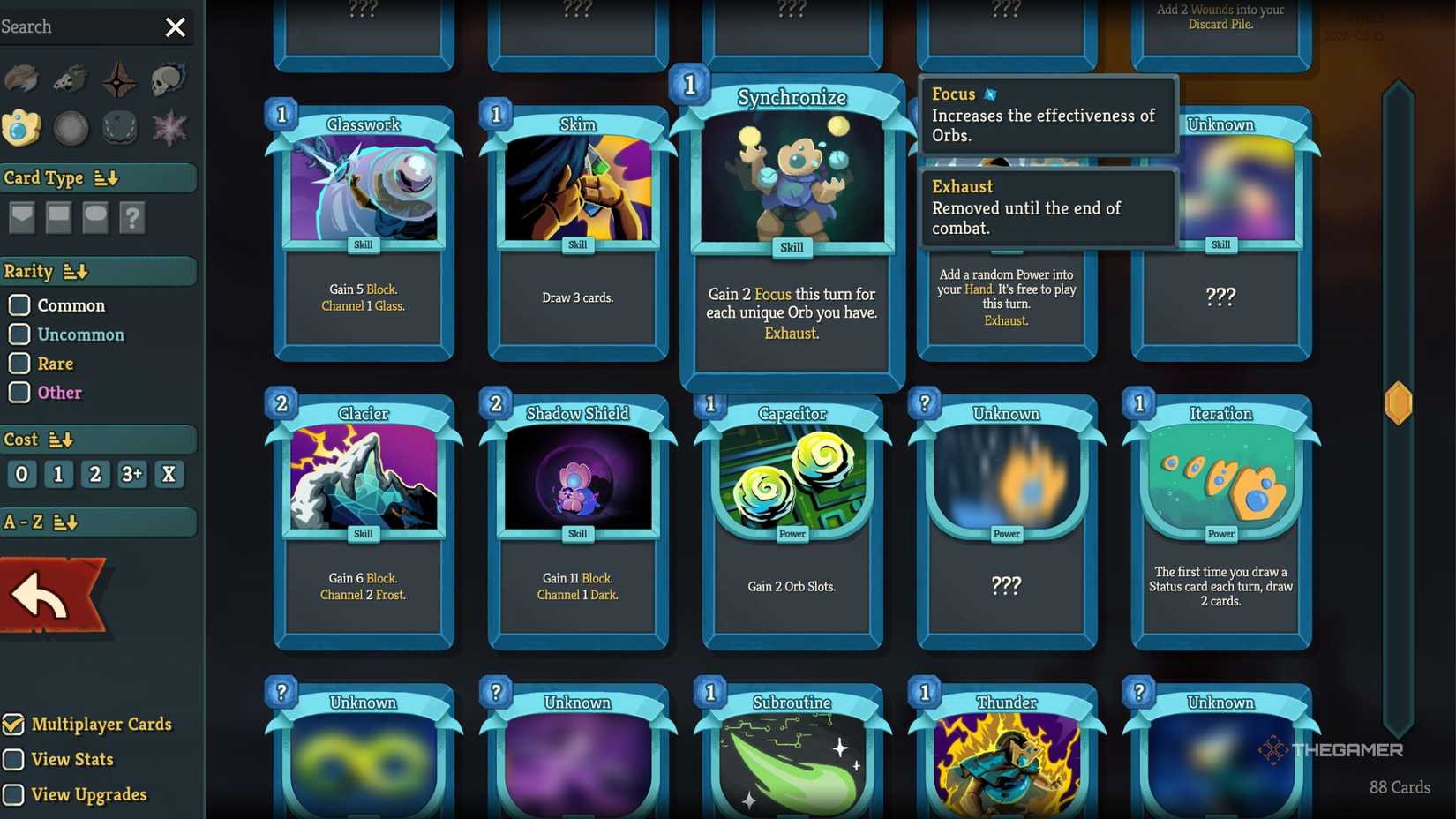This screenshot has height=819, width=1456.
Task: Filter cards by cost 3+
Action: pos(131,474)
